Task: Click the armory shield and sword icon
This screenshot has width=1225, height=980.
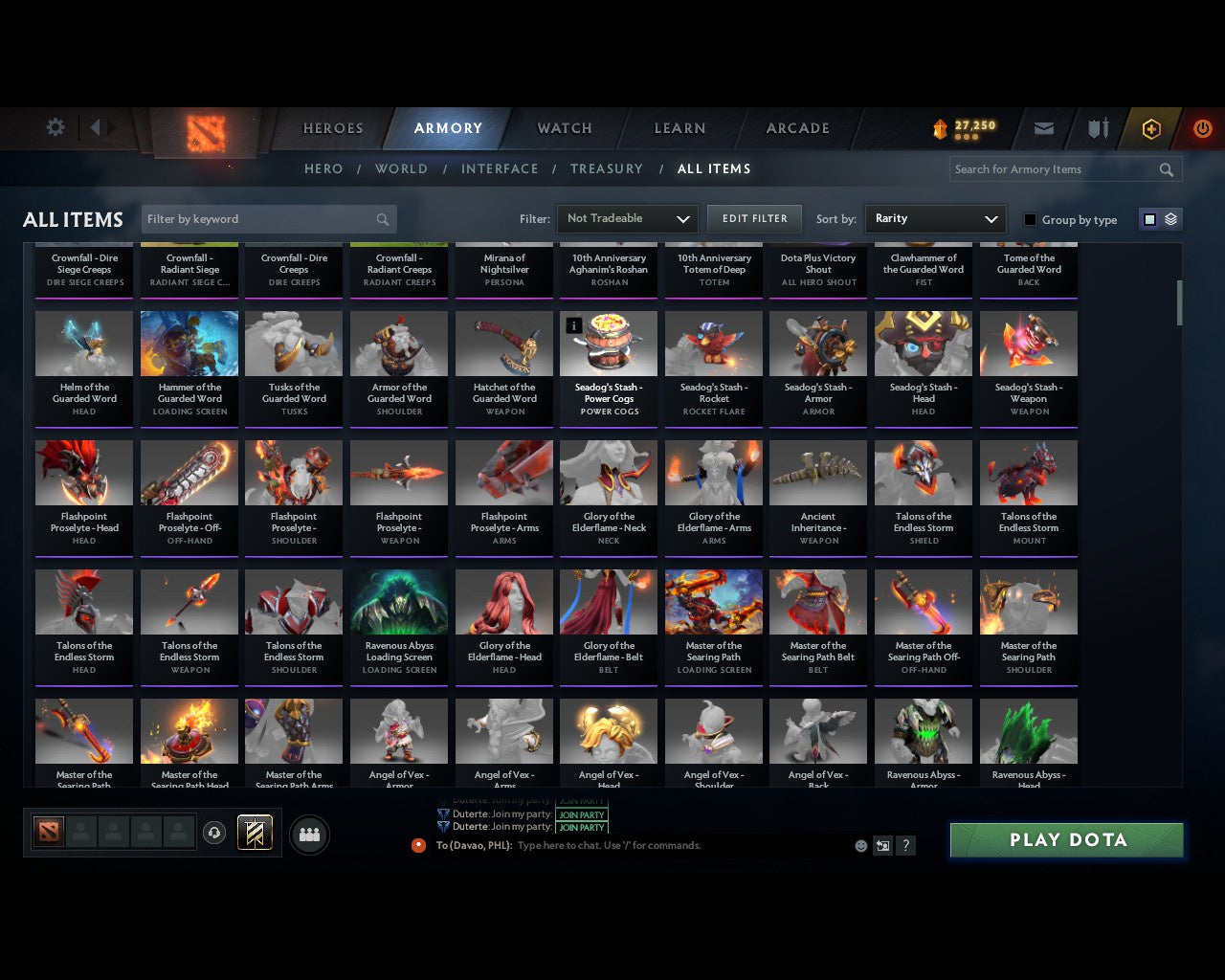Action: (x=1097, y=127)
